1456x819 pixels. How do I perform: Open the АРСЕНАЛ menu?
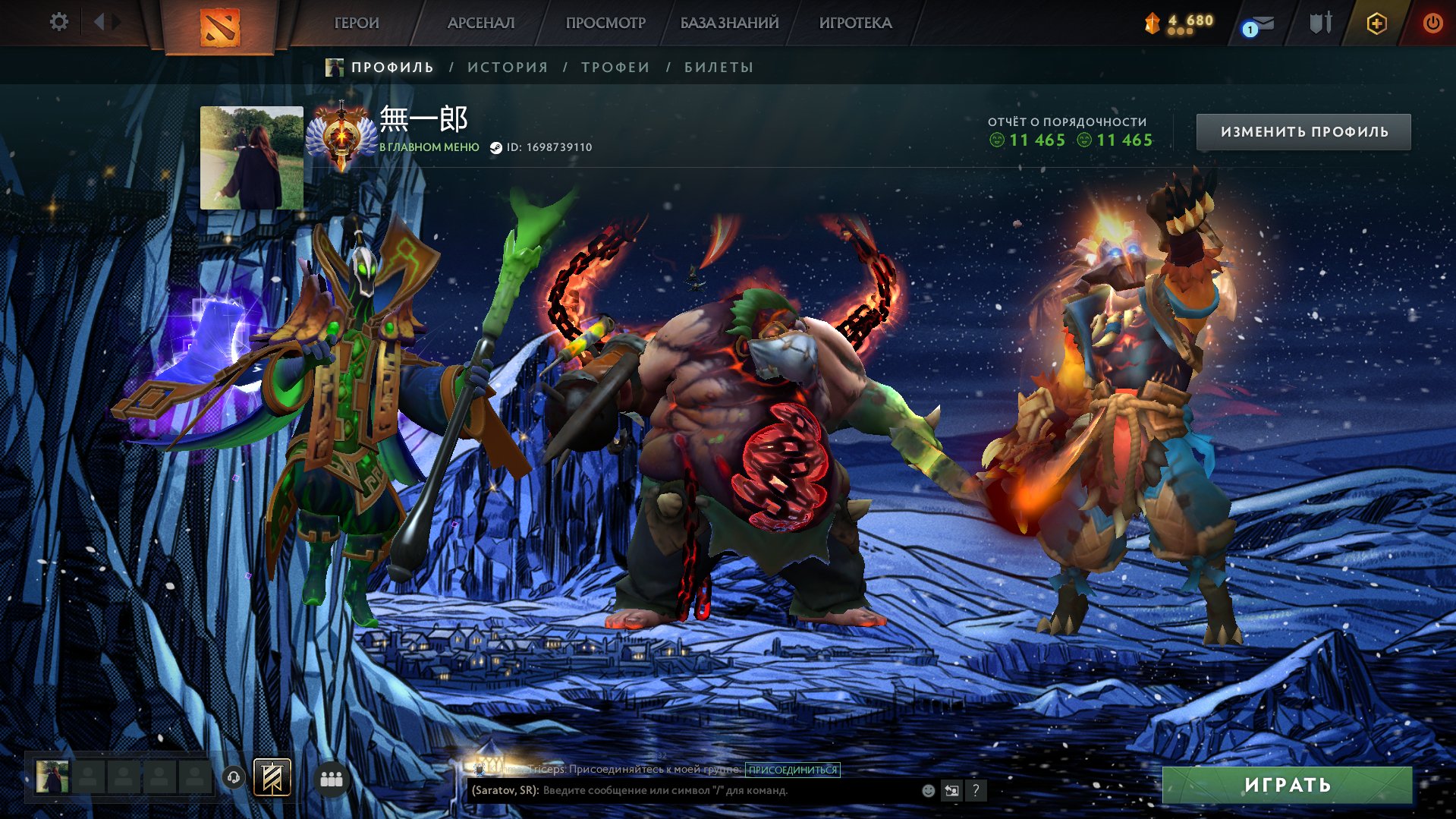point(481,24)
